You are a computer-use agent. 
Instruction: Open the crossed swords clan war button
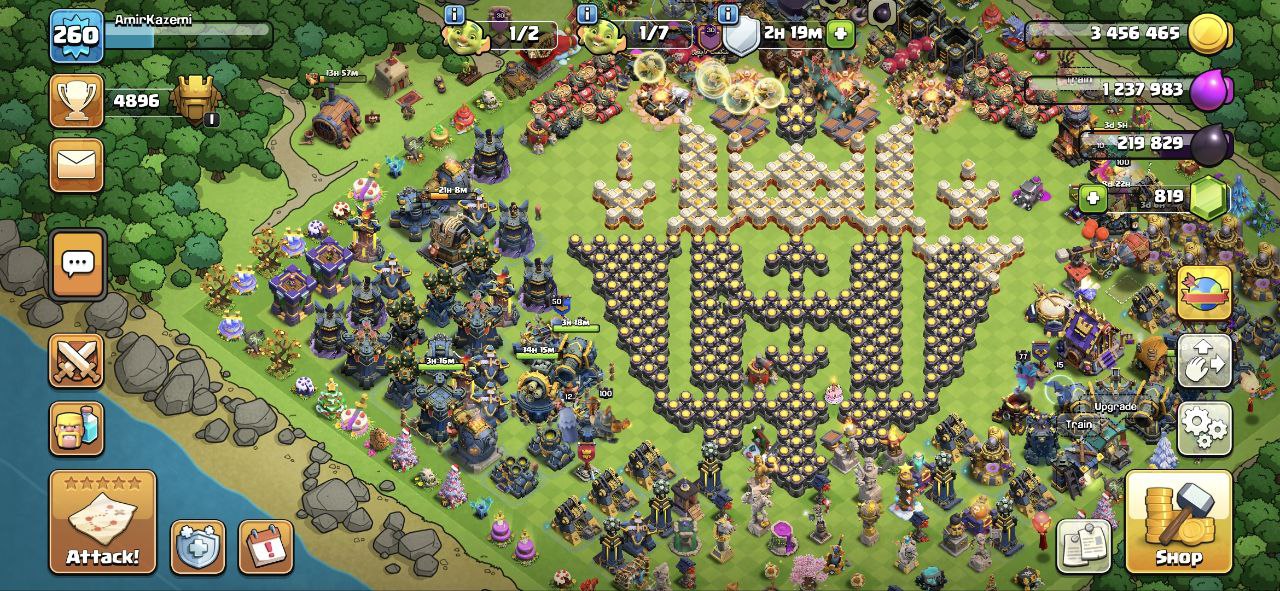click(76, 360)
